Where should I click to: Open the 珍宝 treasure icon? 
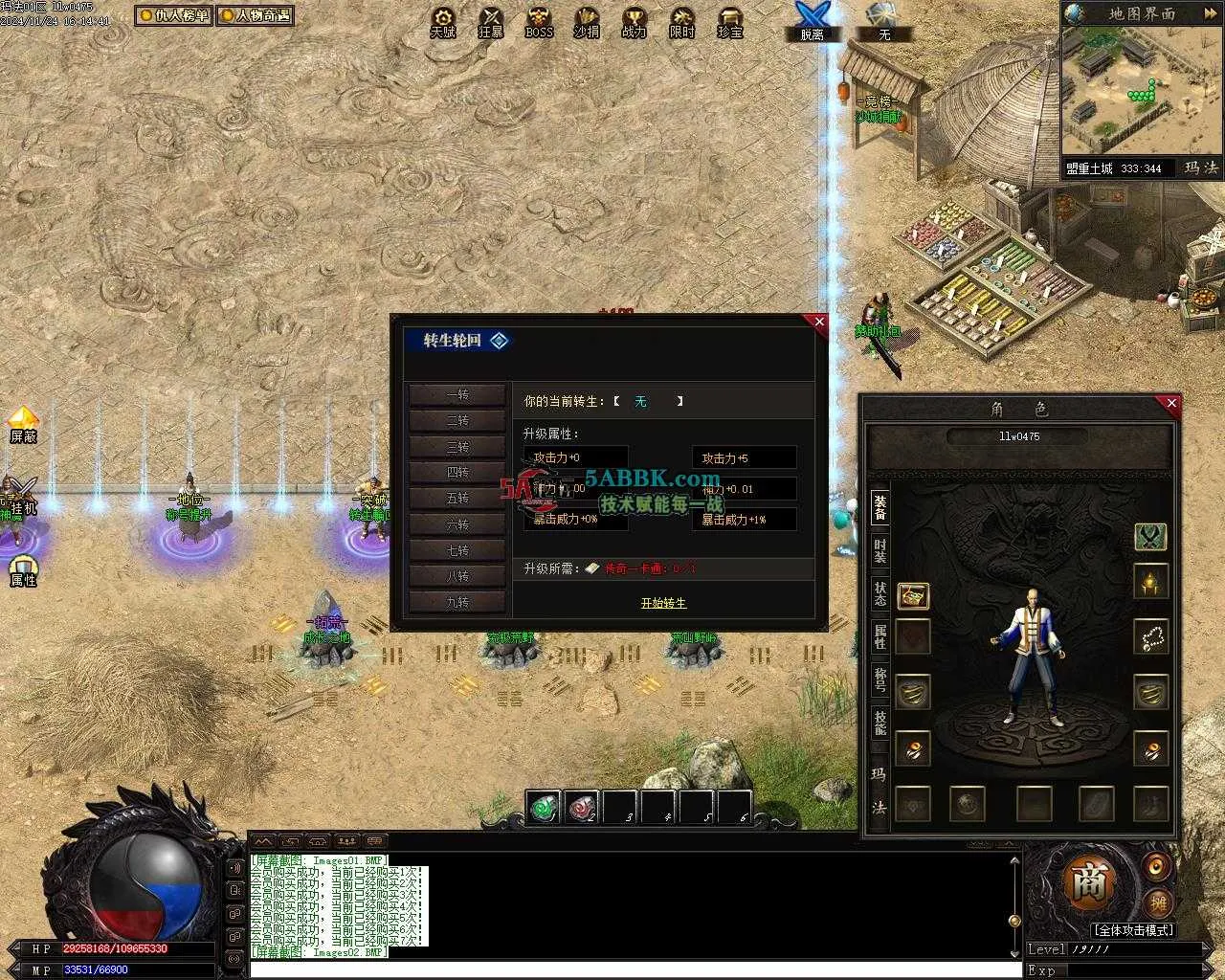[730, 21]
